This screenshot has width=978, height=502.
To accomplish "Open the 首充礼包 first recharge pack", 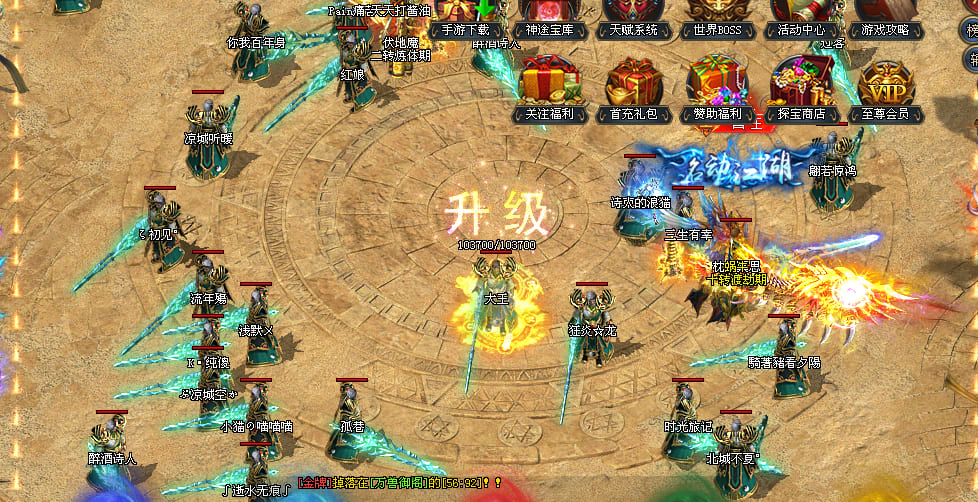I will click(634, 90).
